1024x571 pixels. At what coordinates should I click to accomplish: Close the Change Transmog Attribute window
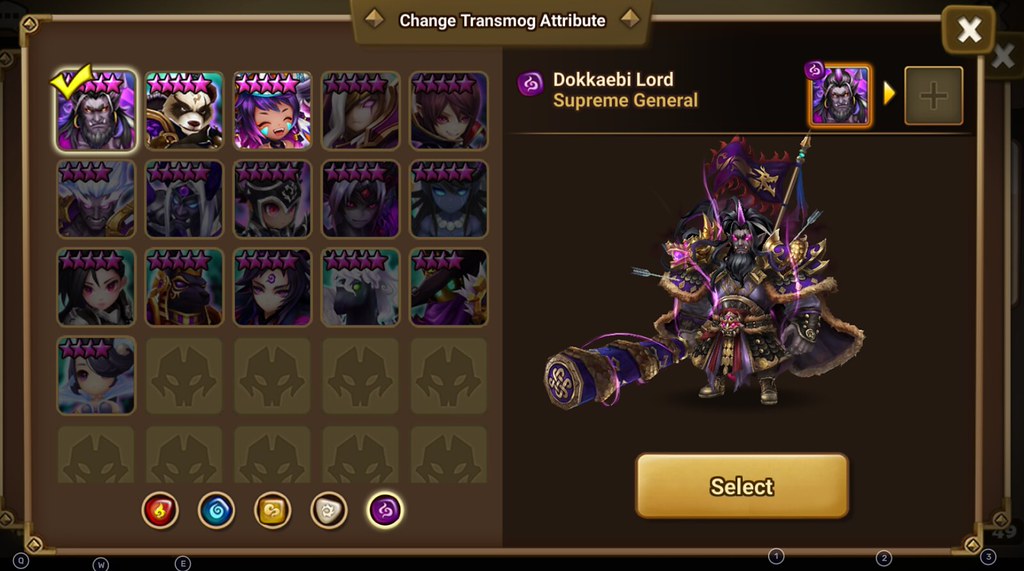(x=968, y=31)
